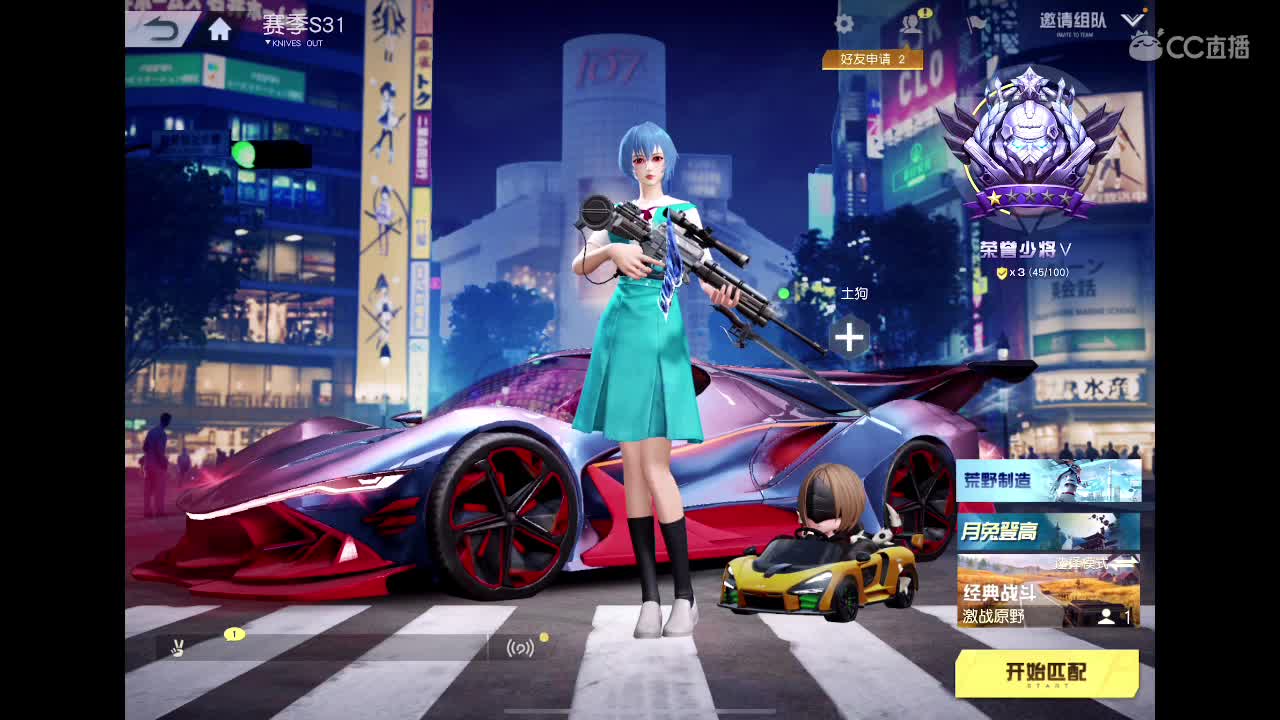Open the victory gesture emote icon

[176, 647]
